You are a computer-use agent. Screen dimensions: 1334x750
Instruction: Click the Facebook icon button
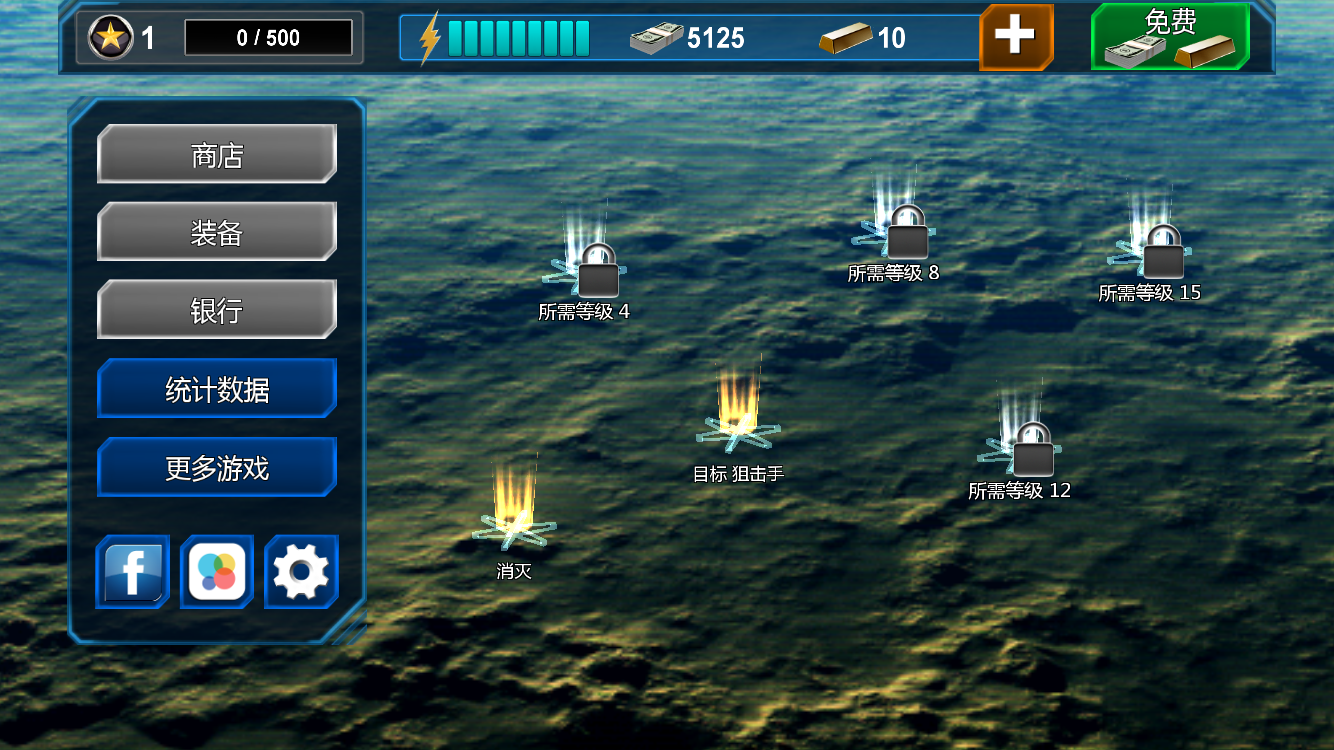(x=133, y=572)
